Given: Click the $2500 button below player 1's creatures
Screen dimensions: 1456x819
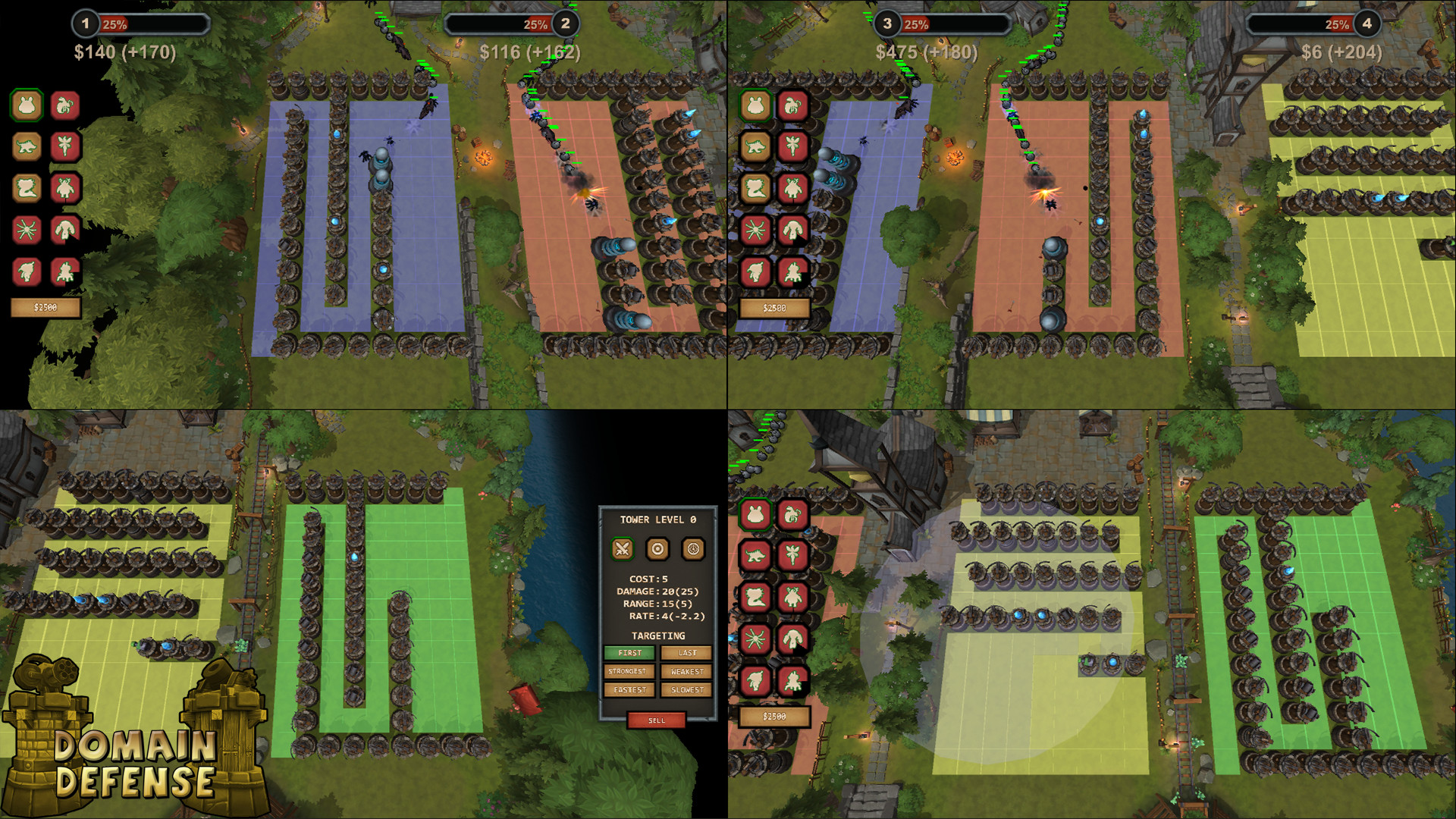Looking at the screenshot, I should click(44, 307).
